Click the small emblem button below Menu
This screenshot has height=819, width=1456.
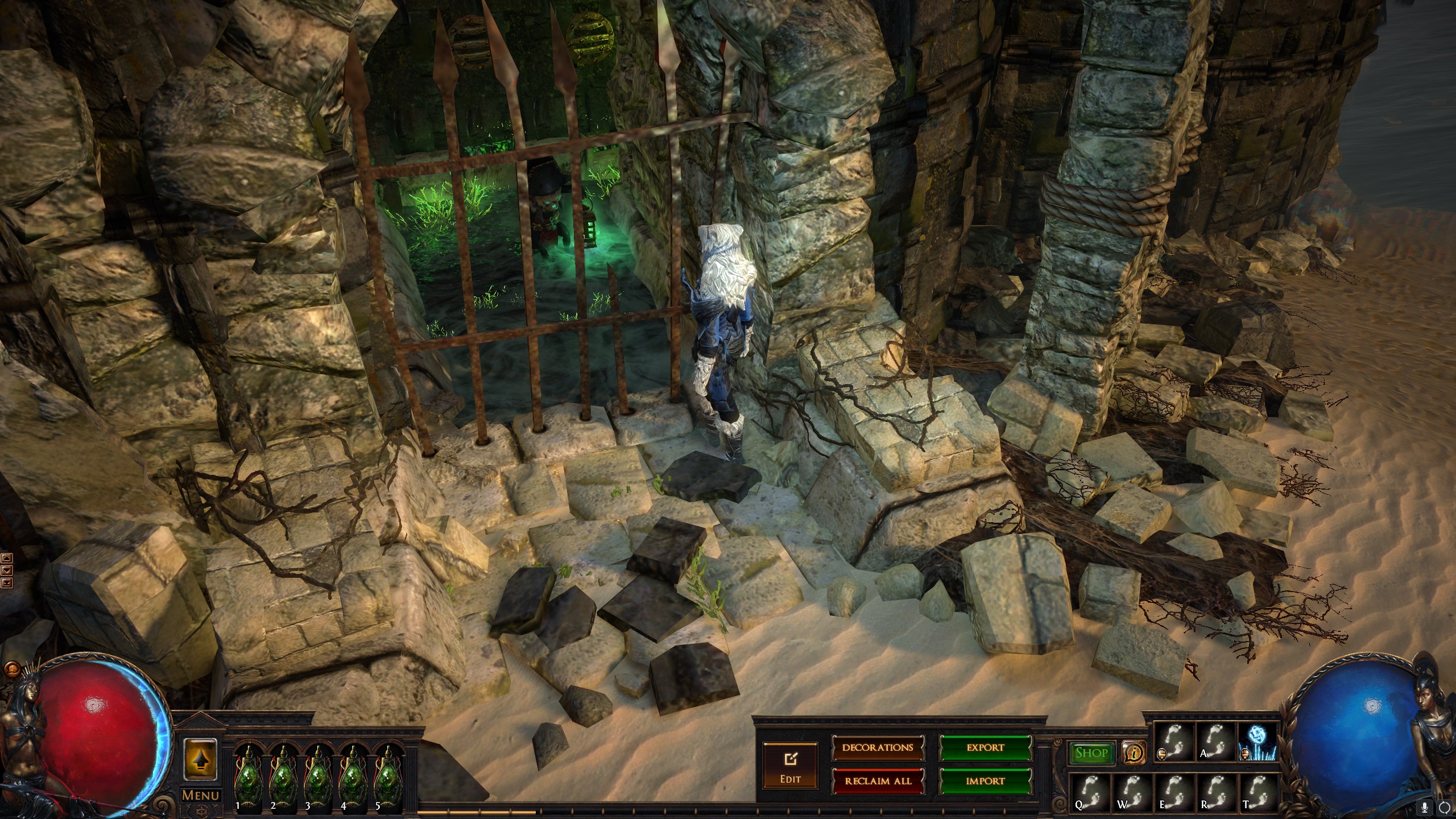pyautogui.click(x=200, y=810)
